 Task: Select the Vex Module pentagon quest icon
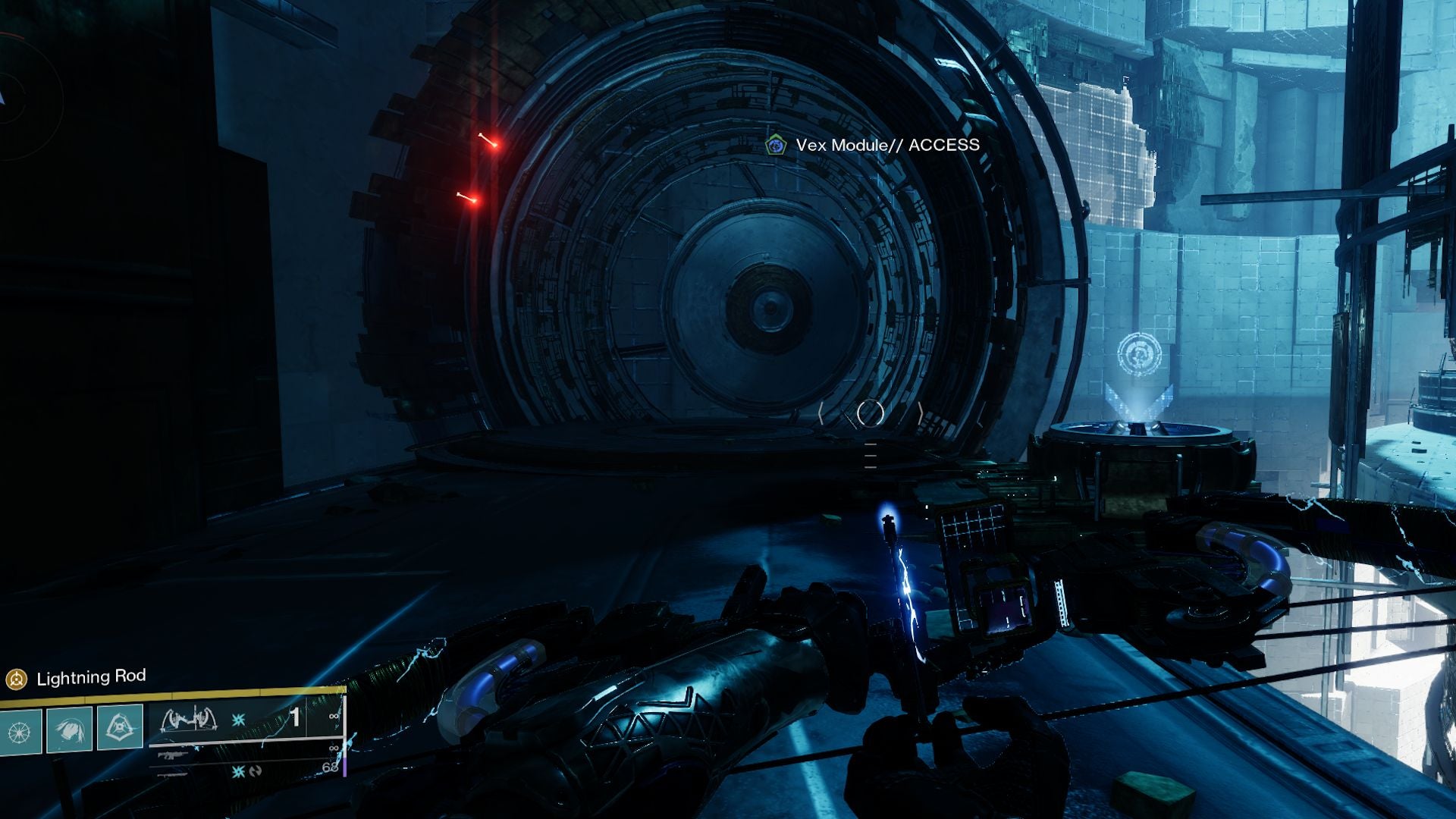tap(775, 143)
